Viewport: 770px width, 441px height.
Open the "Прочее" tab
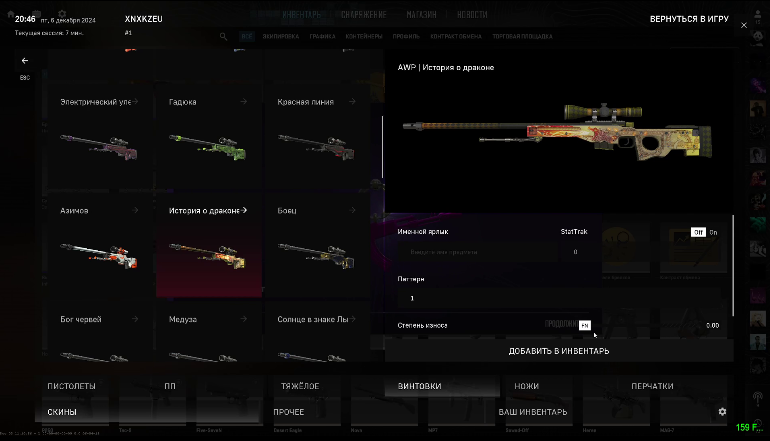click(289, 412)
